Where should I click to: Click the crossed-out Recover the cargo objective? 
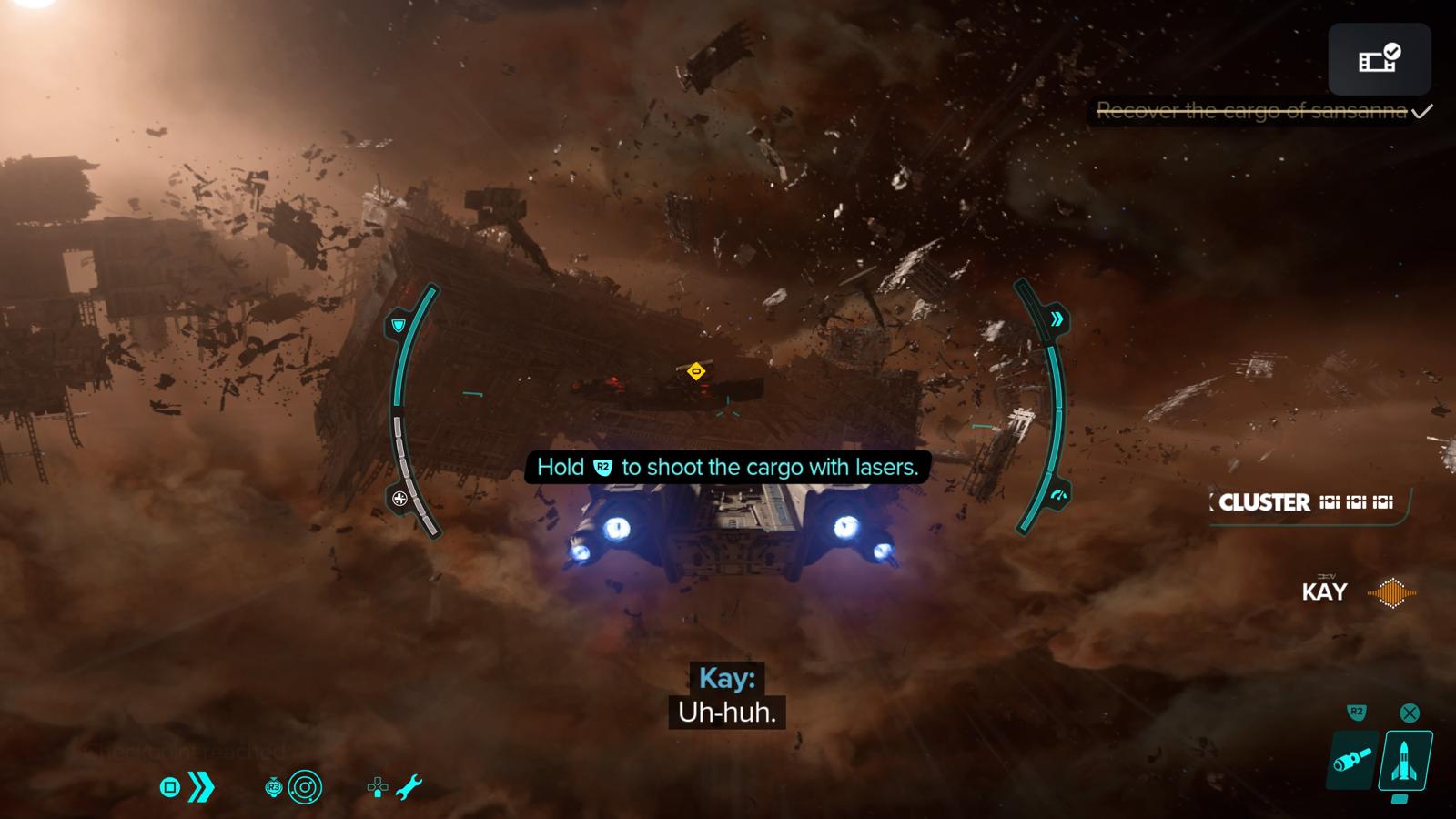pos(1252,111)
